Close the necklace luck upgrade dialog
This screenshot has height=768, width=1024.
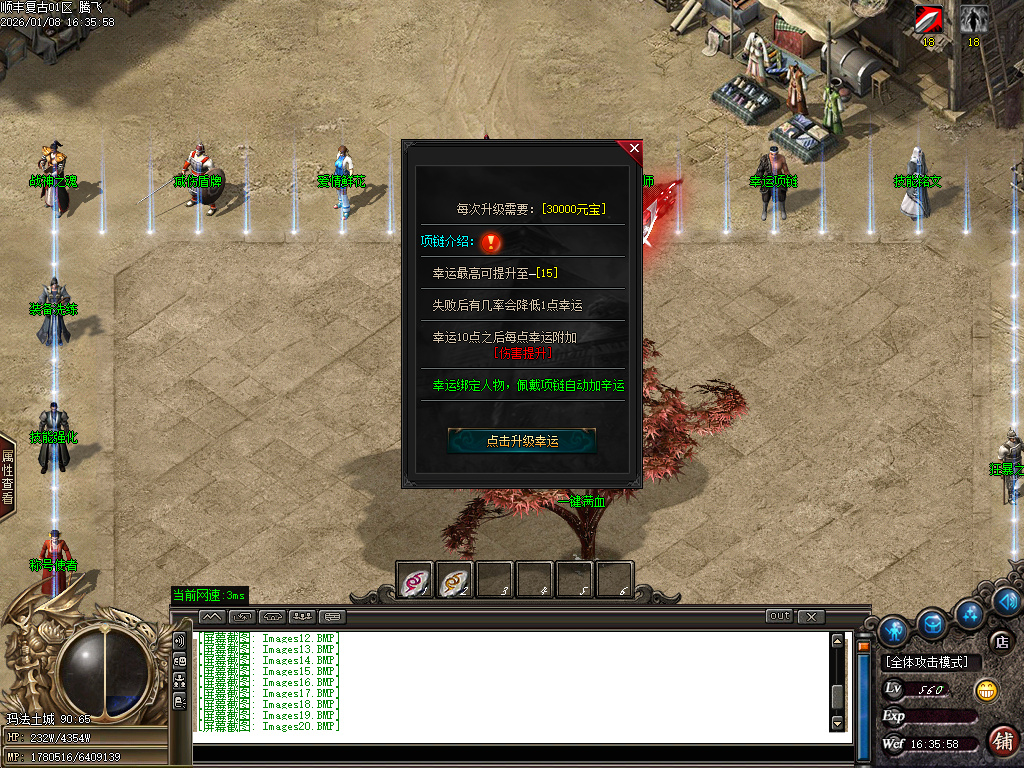pyautogui.click(x=634, y=149)
